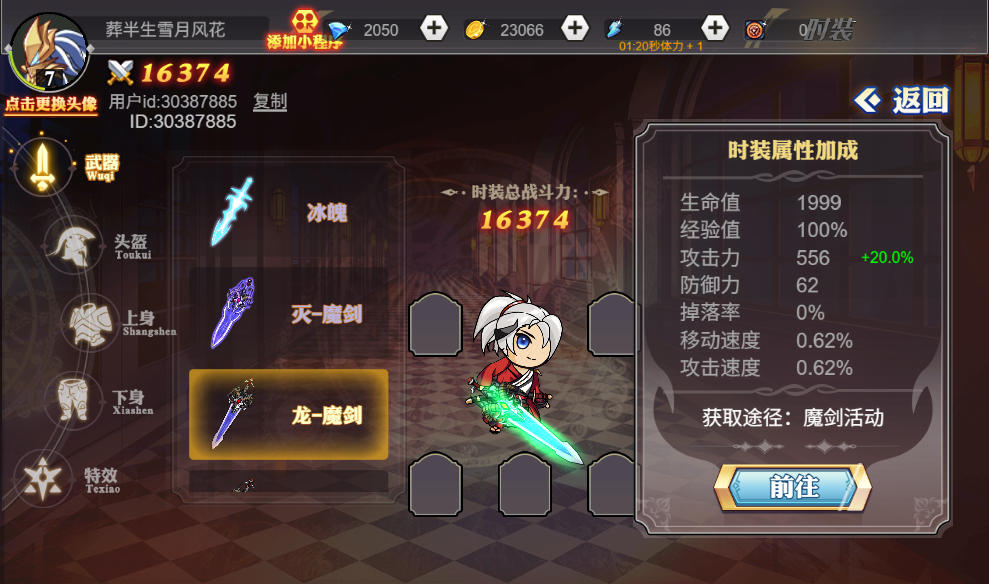Image resolution: width=989 pixels, height=584 pixels.
Task: Add gold coins with the plus button
Action: click(575, 29)
